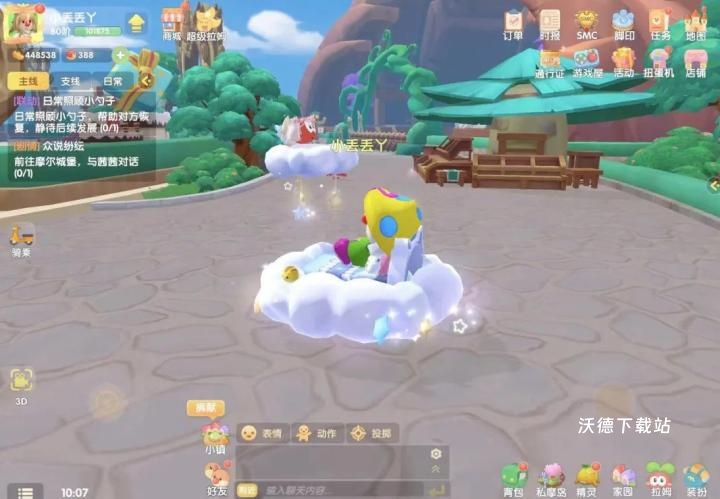Open the 活动 events icon
The width and height of the screenshot is (720, 499).
[x=623, y=62]
